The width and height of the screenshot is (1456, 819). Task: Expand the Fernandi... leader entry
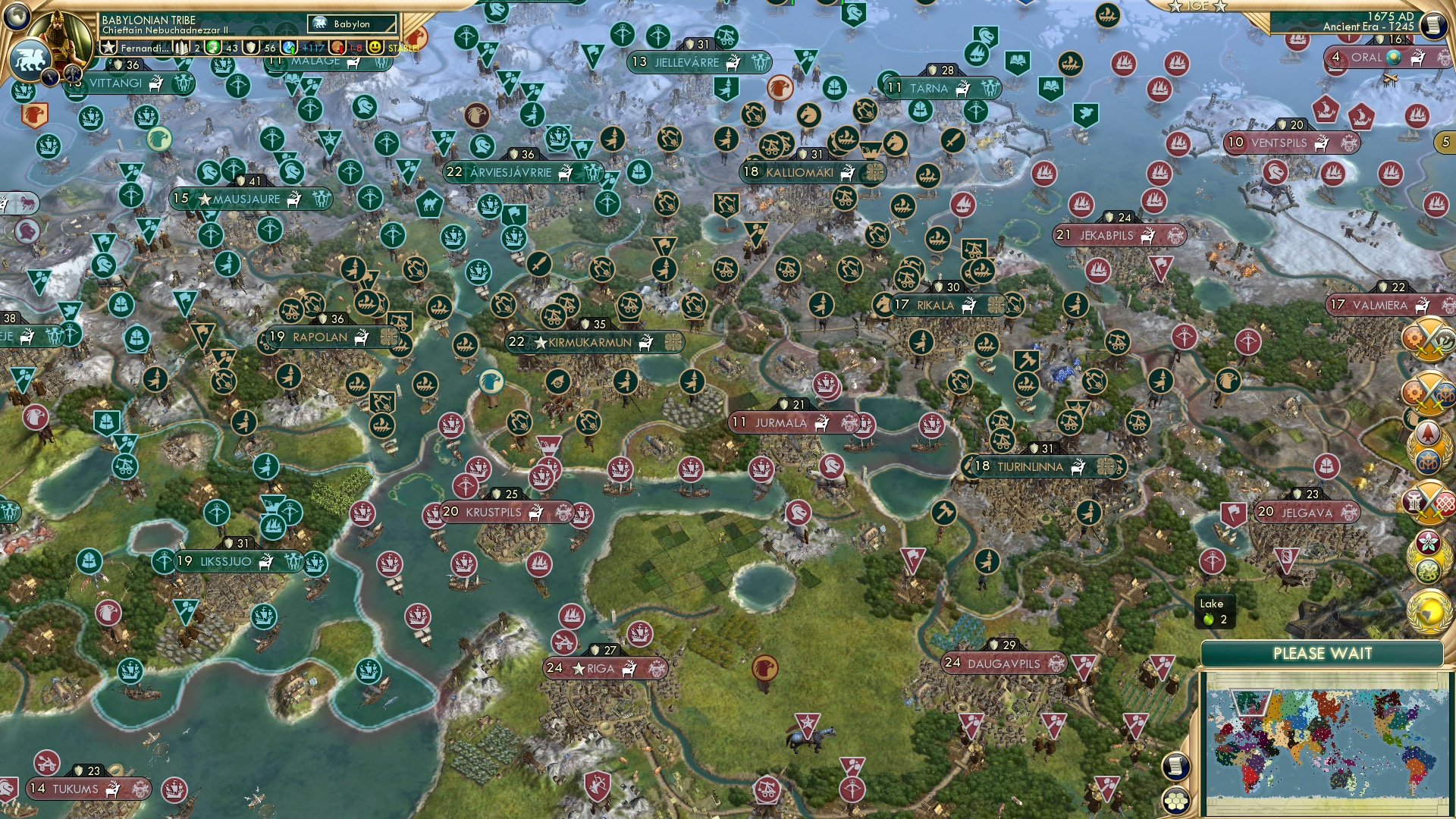(144, 47)
